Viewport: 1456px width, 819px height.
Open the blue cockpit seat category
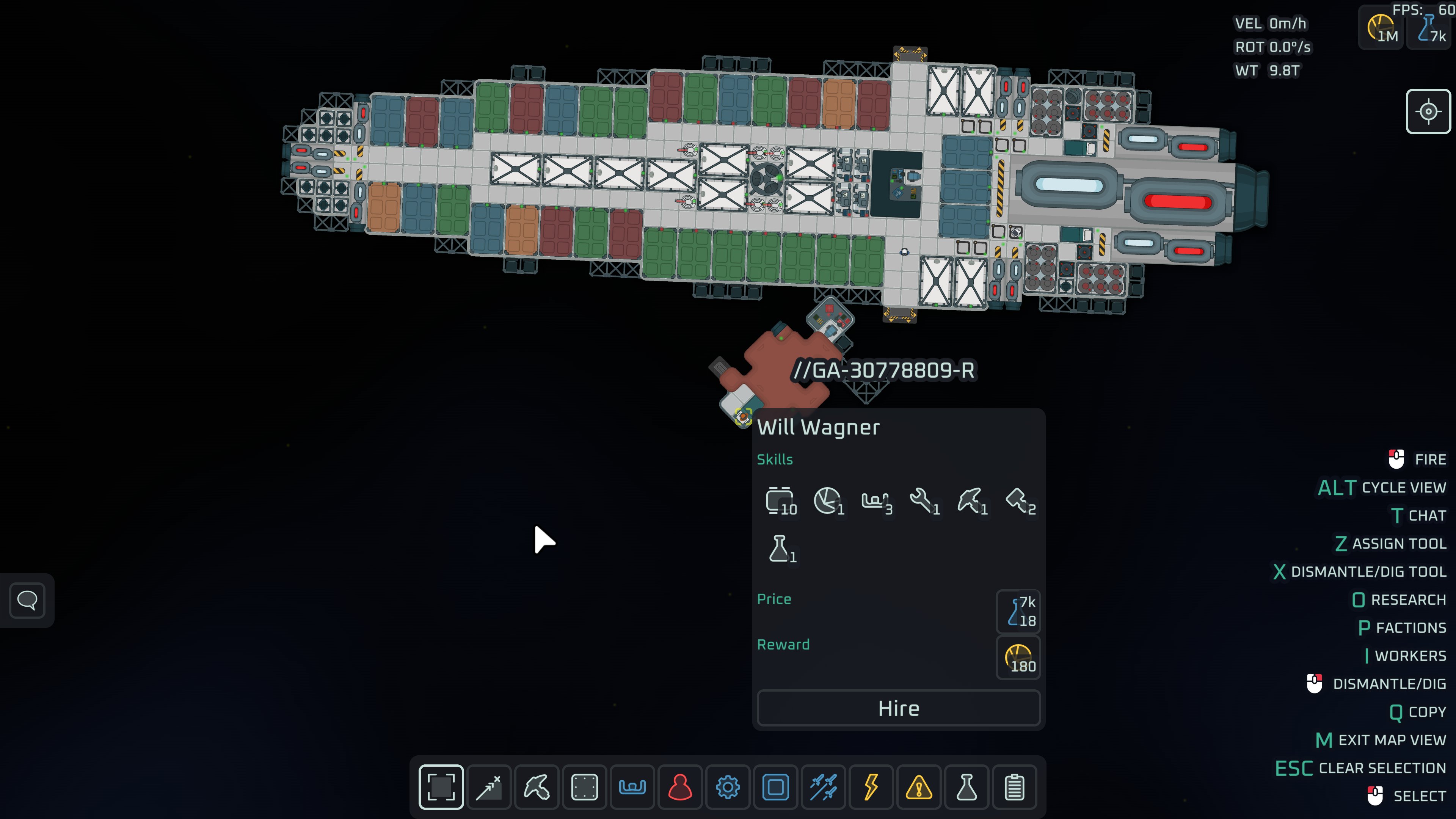pyautogui.click(x=632, y=787)
